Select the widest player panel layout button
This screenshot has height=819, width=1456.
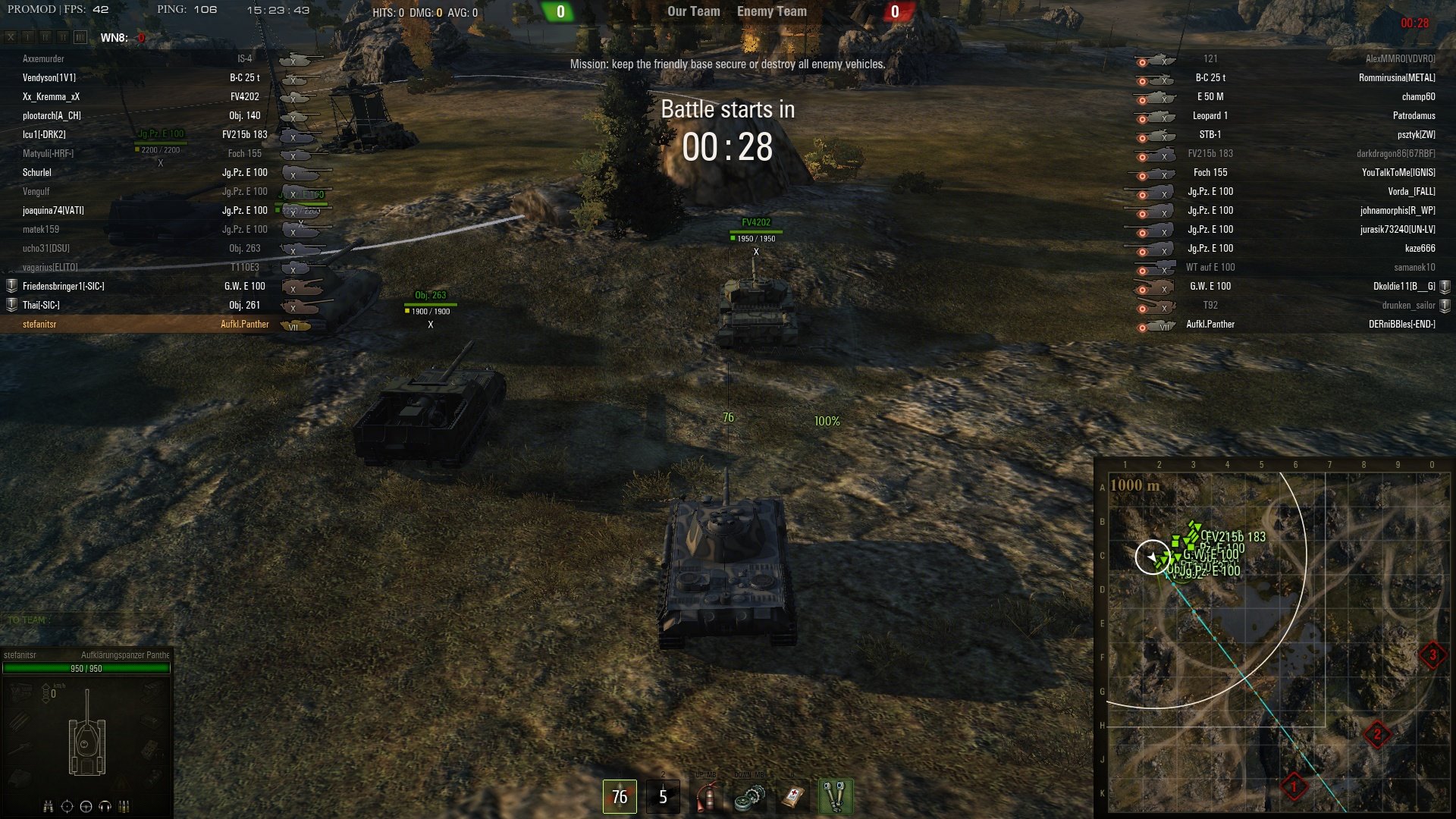pos(80,37)
